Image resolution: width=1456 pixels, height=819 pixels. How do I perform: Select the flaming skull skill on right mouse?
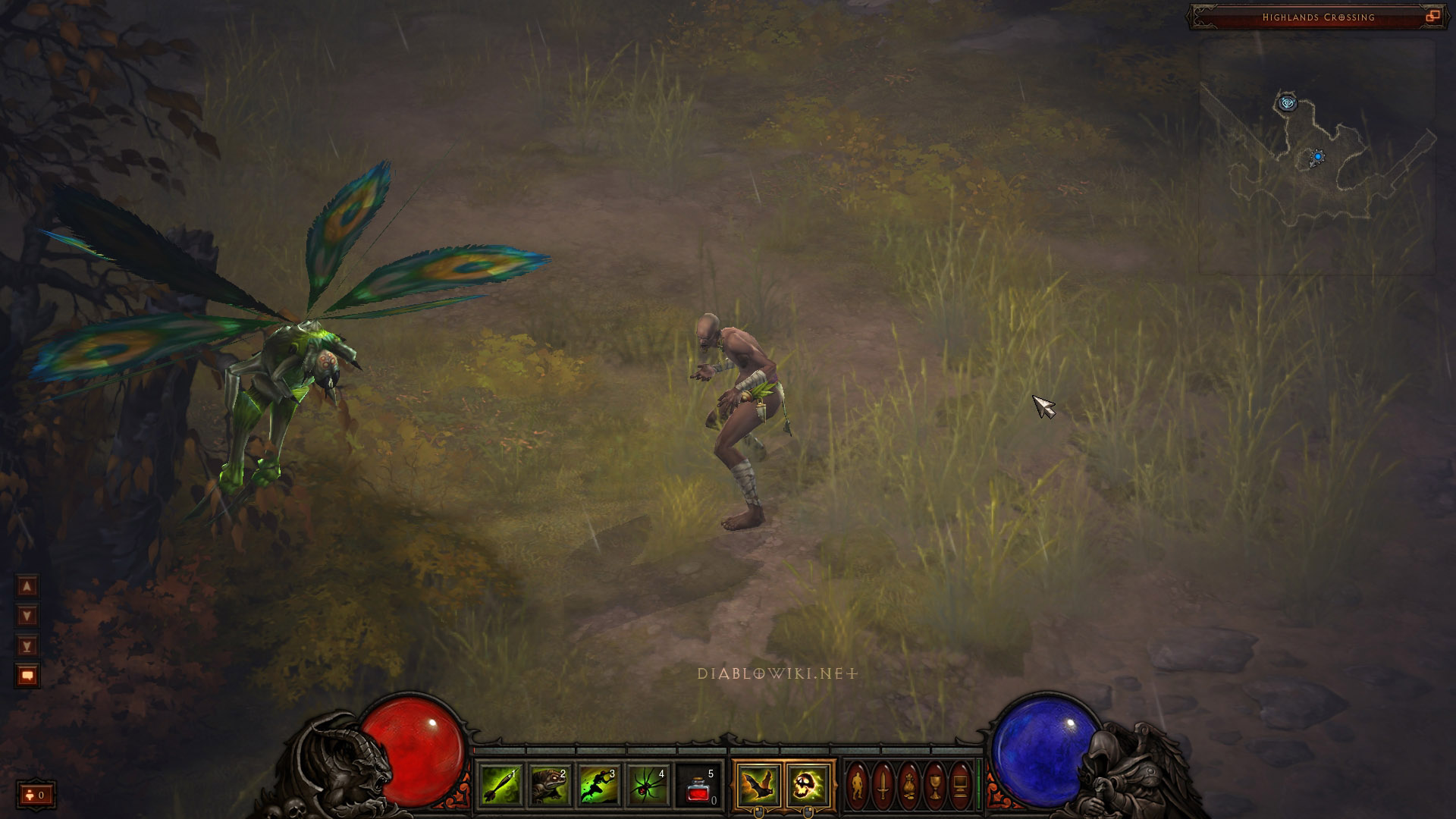[x=807, y=786]
